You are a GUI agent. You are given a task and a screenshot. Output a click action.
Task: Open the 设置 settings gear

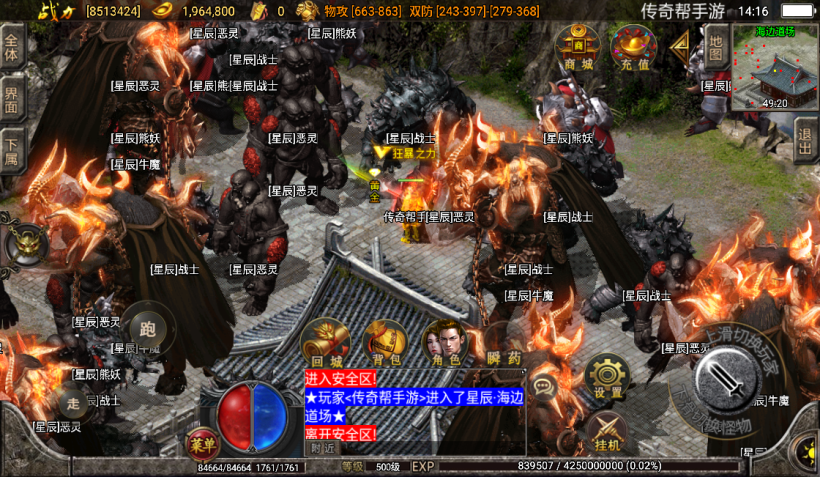pos(606,377)
